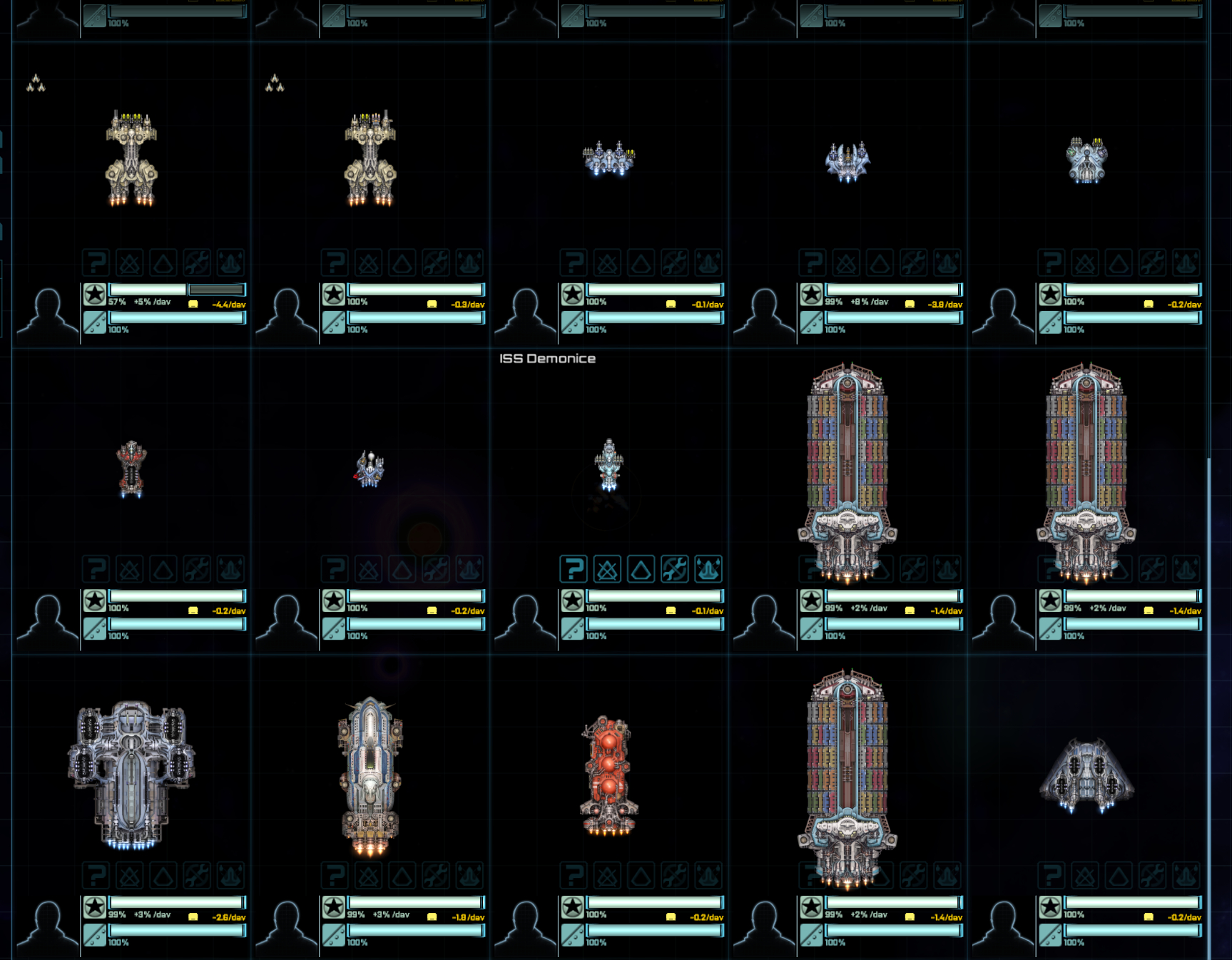Select the large grey-blue capital ship

(x=131, y=775)
